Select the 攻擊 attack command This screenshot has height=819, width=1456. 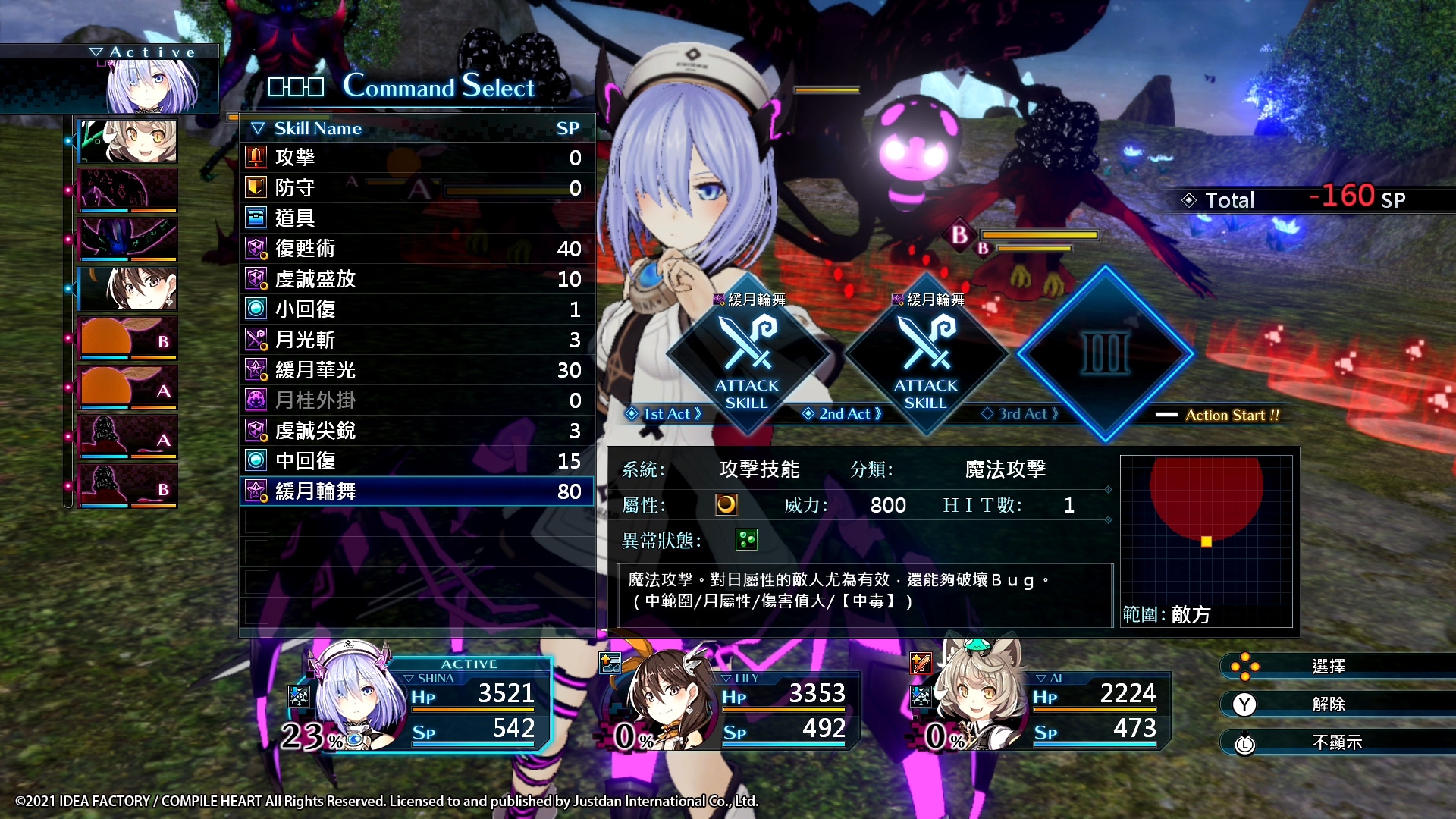pos(416,158)
